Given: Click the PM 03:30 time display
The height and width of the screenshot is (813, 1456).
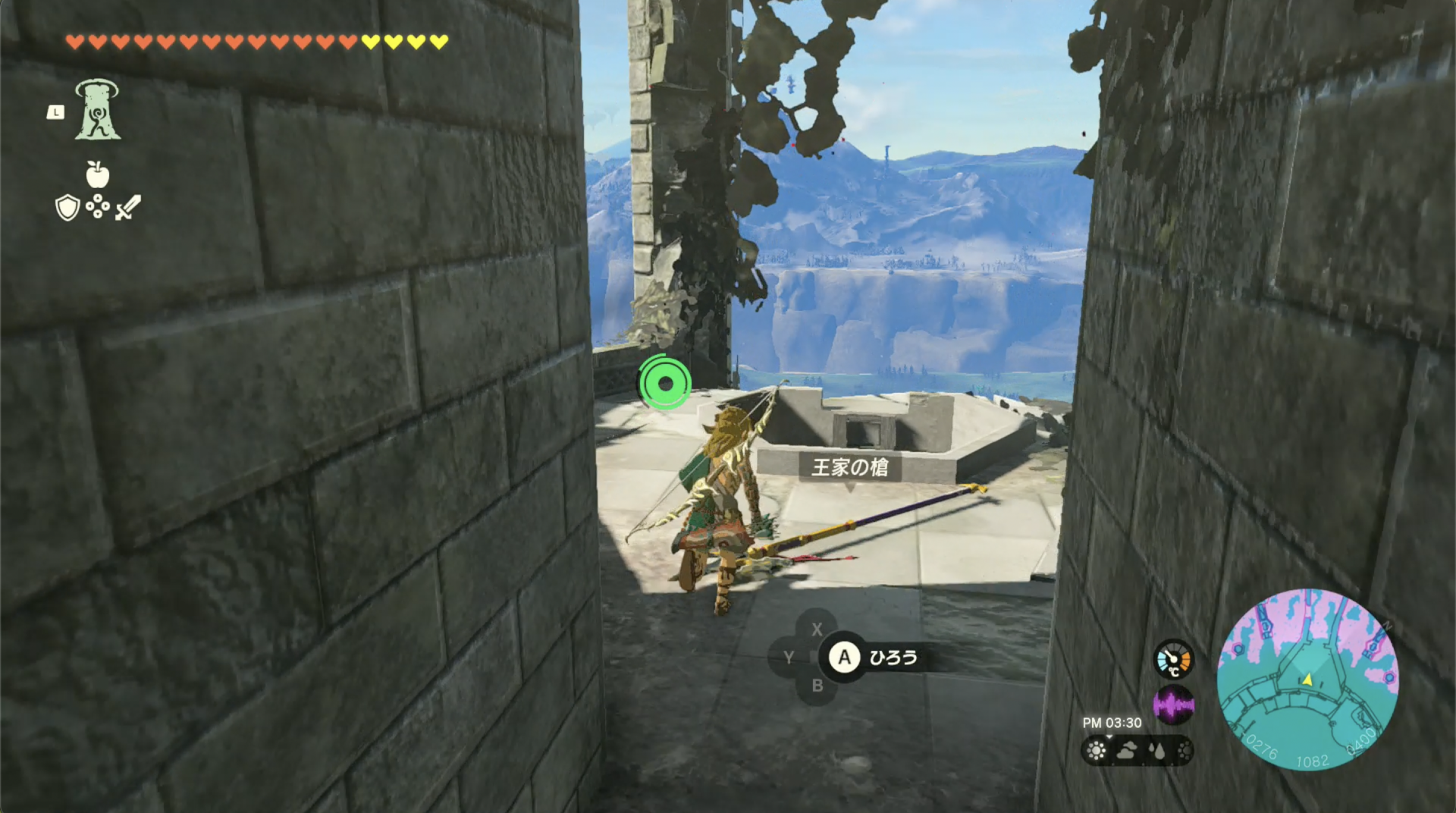Looking at the screenshot, I should click(1112, 723).
